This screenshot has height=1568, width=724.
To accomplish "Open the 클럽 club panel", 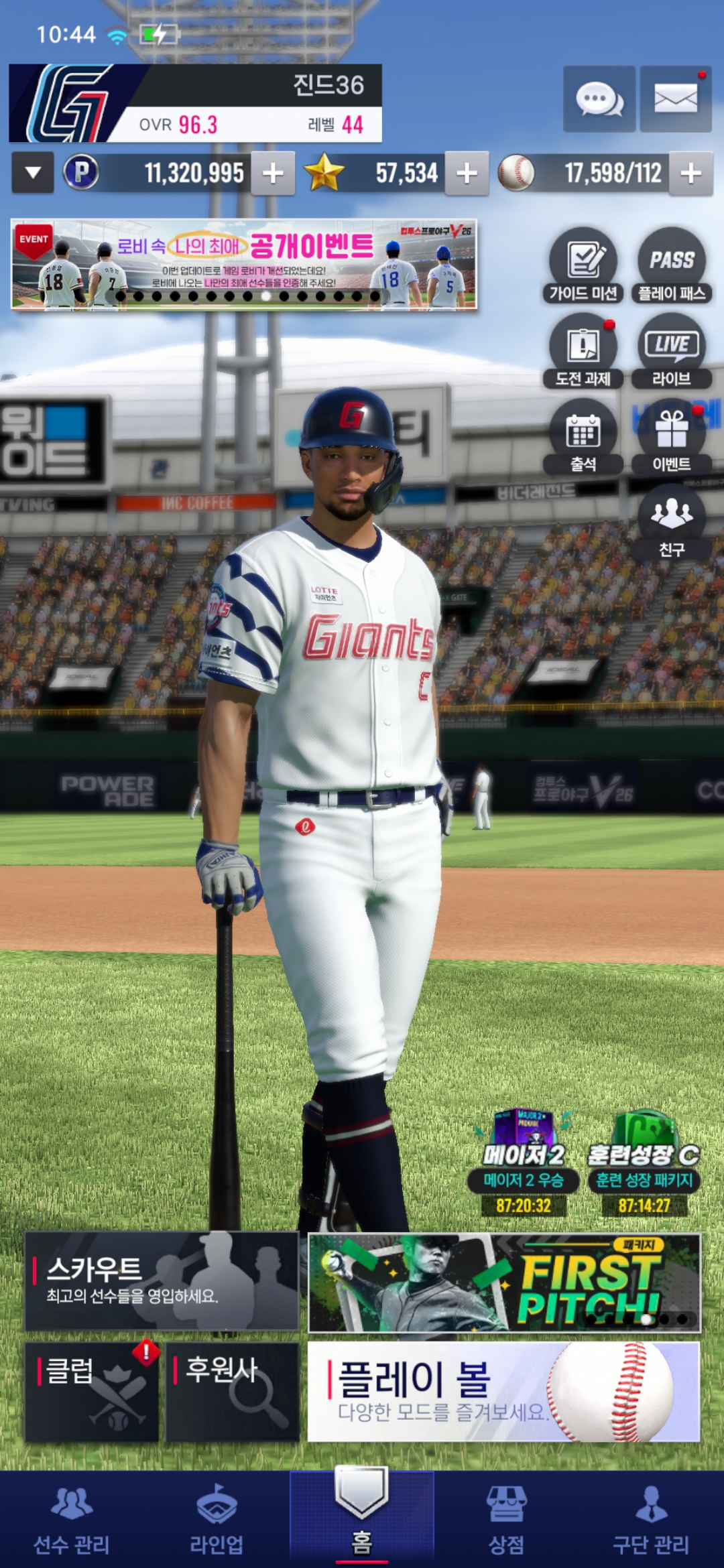I will click(92, 1391).
